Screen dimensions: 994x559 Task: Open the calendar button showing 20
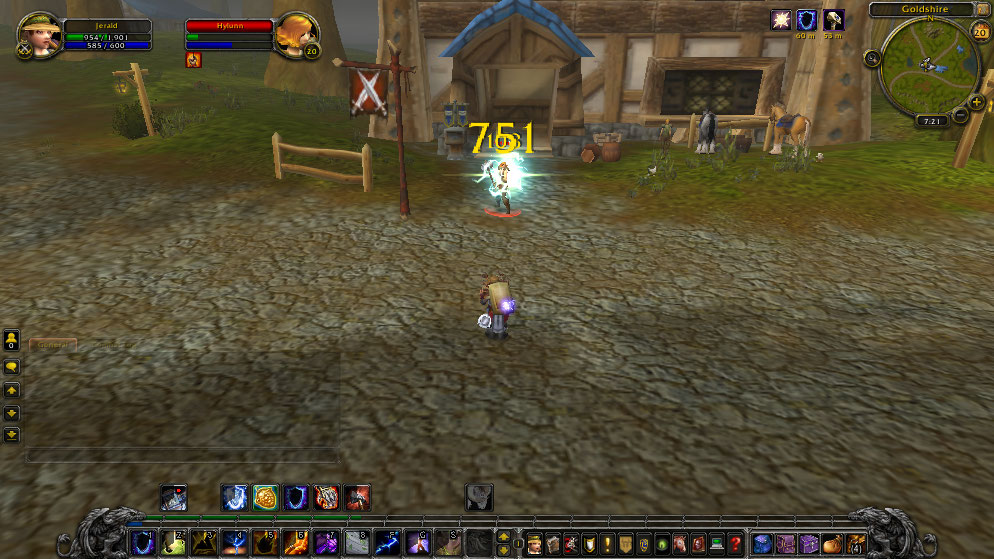(980, 32)
